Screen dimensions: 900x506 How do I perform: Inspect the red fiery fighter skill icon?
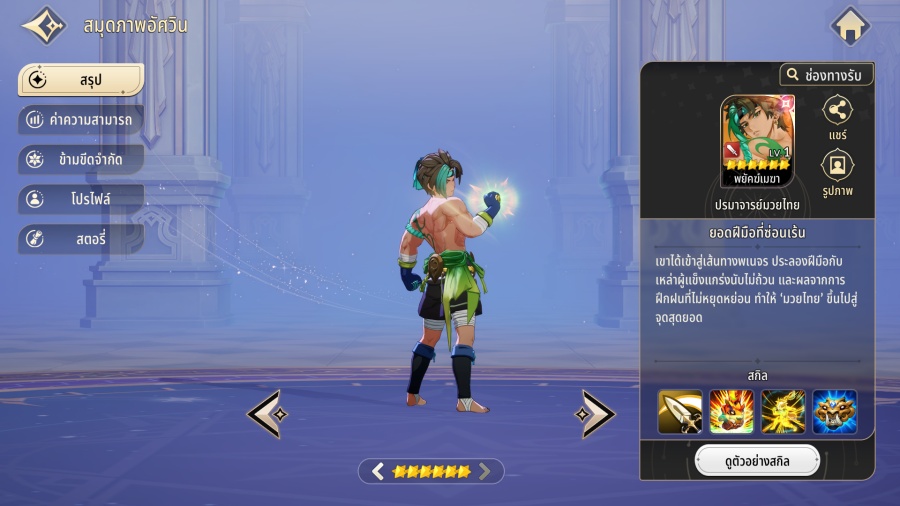tap(731, 411)
